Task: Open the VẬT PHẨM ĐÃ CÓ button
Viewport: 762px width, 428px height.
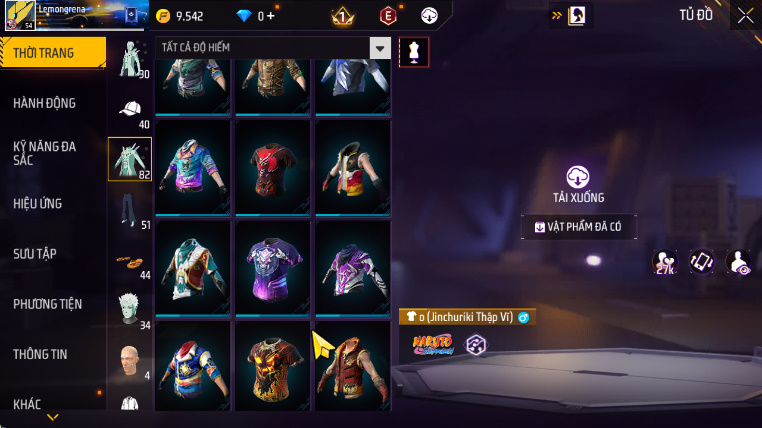Action: point(578,227)
